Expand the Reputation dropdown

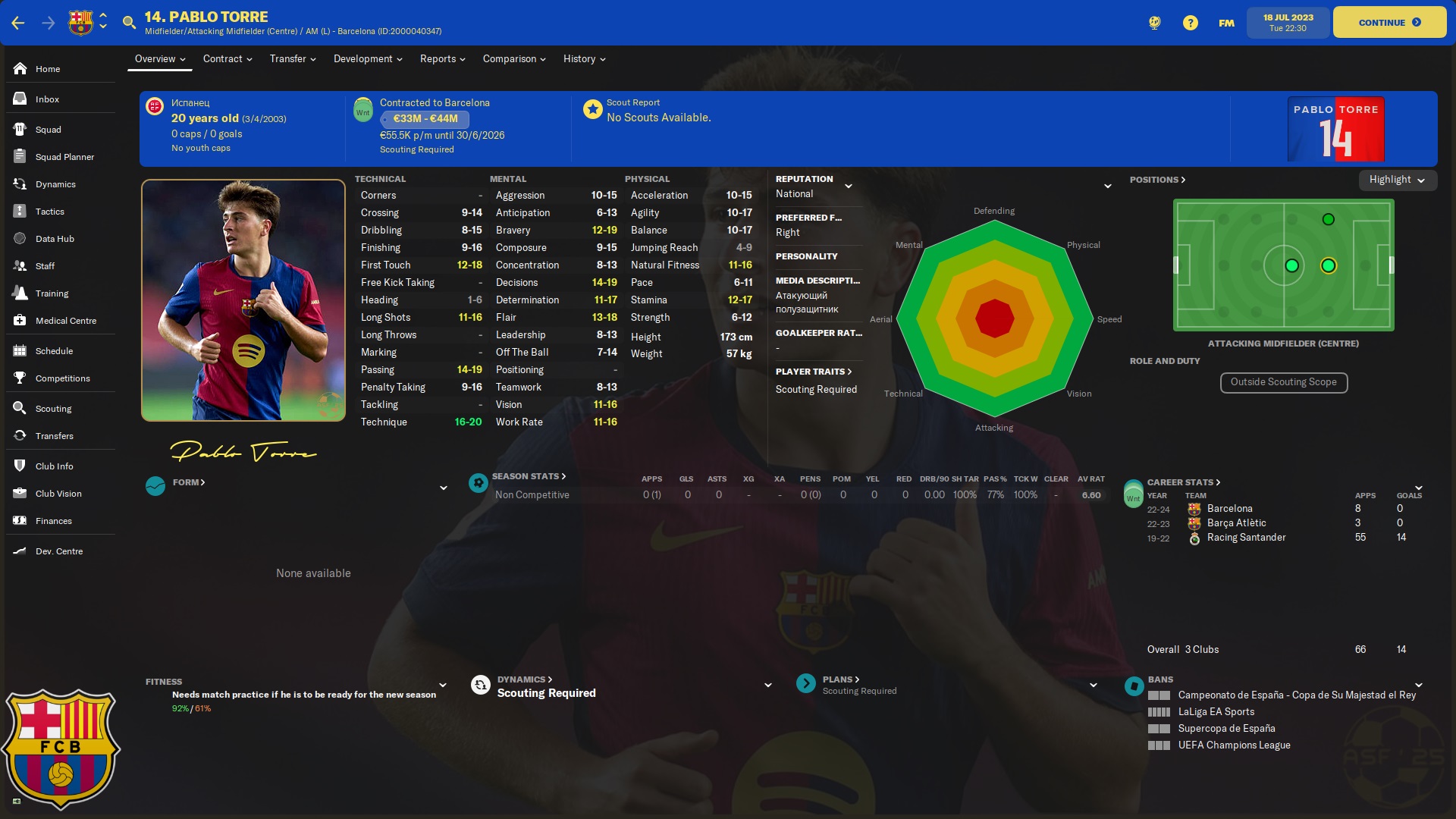849,185
